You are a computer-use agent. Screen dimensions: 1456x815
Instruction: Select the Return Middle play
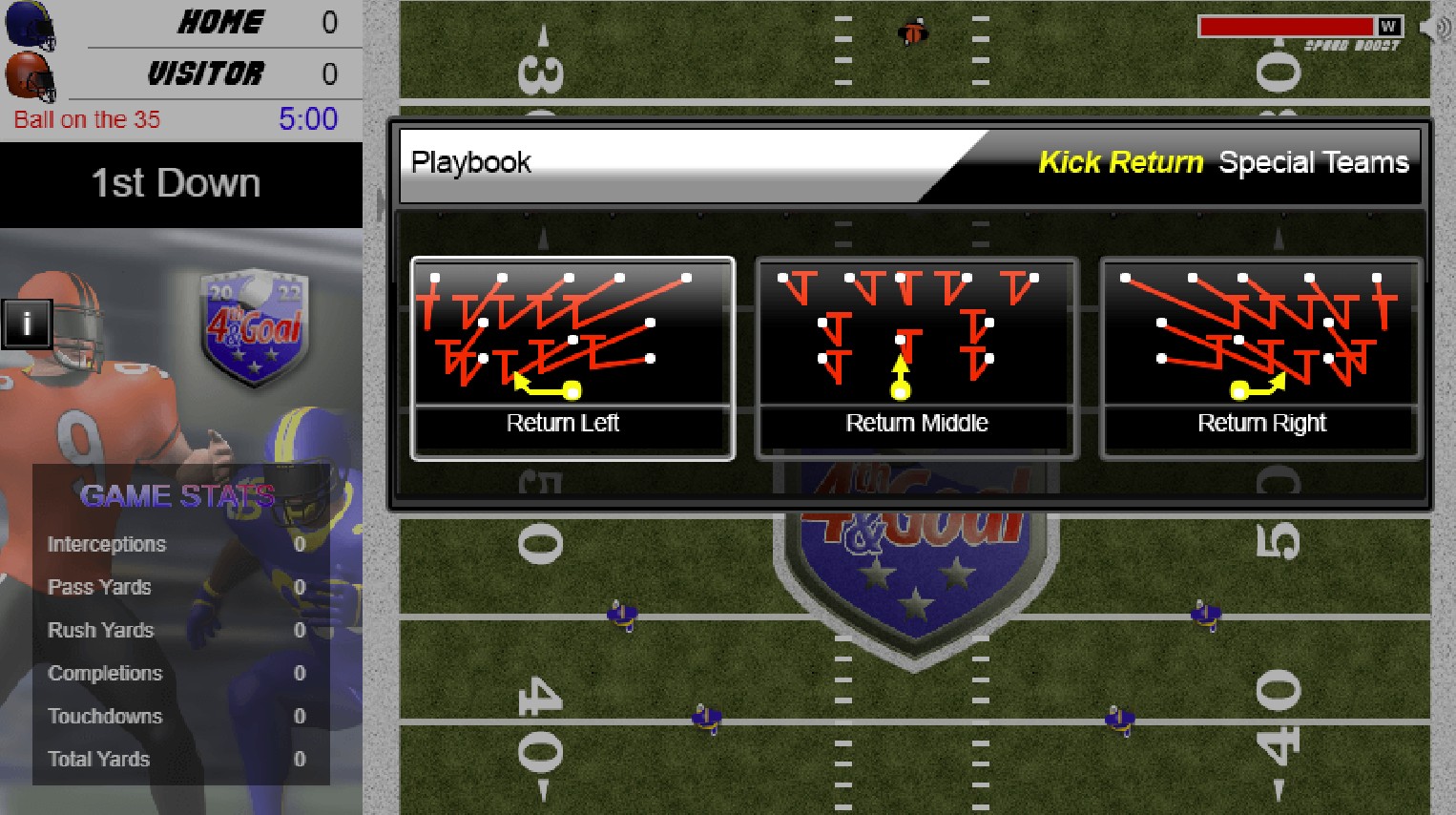coord(917,358)
